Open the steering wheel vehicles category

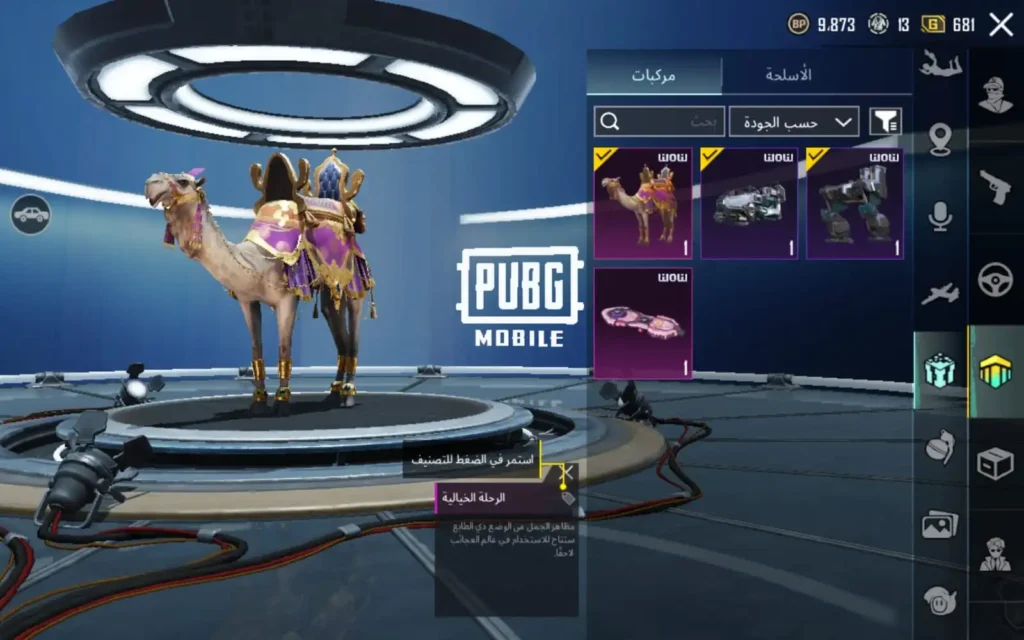995,280
